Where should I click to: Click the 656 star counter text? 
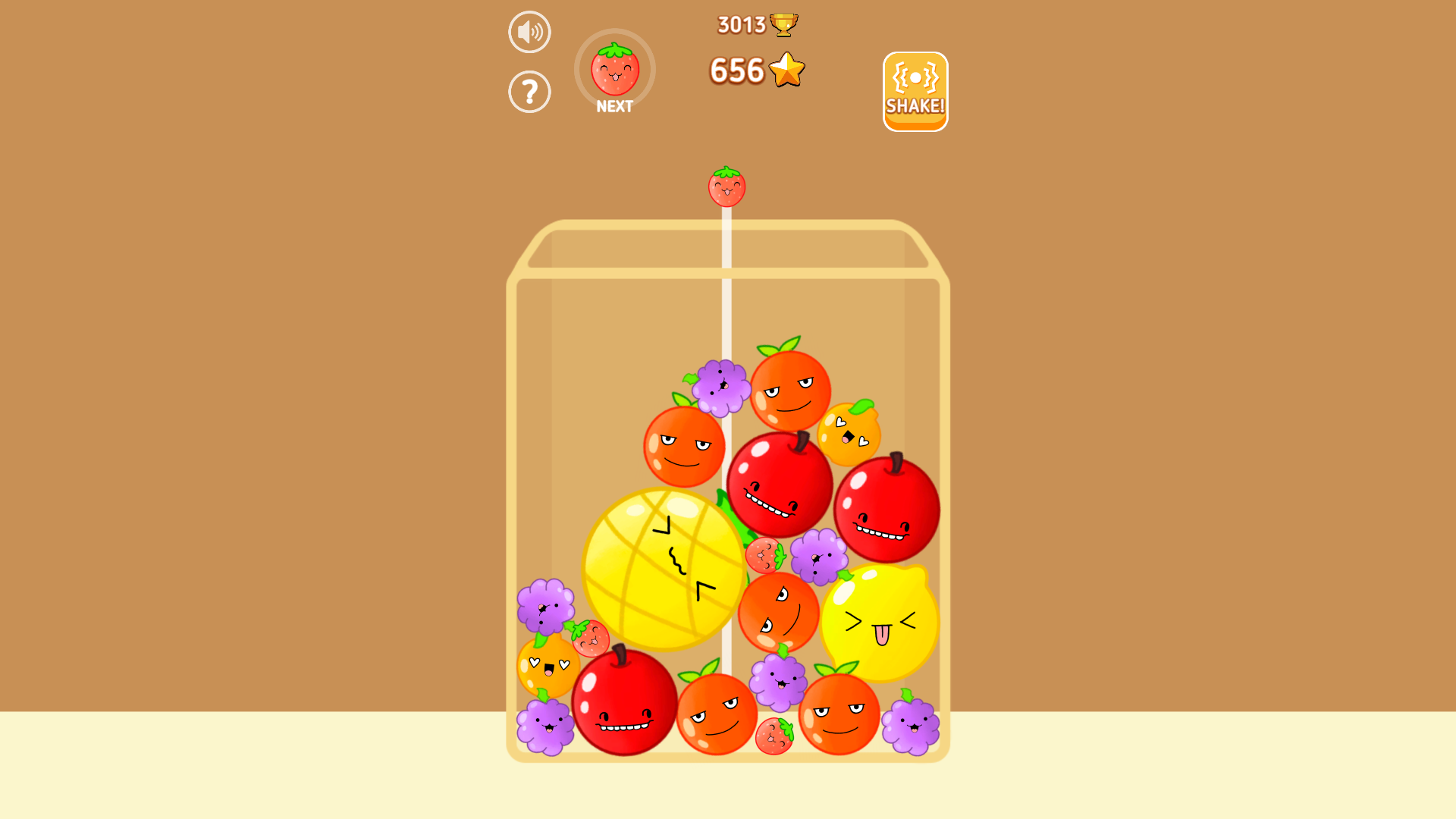pos(736,70)
